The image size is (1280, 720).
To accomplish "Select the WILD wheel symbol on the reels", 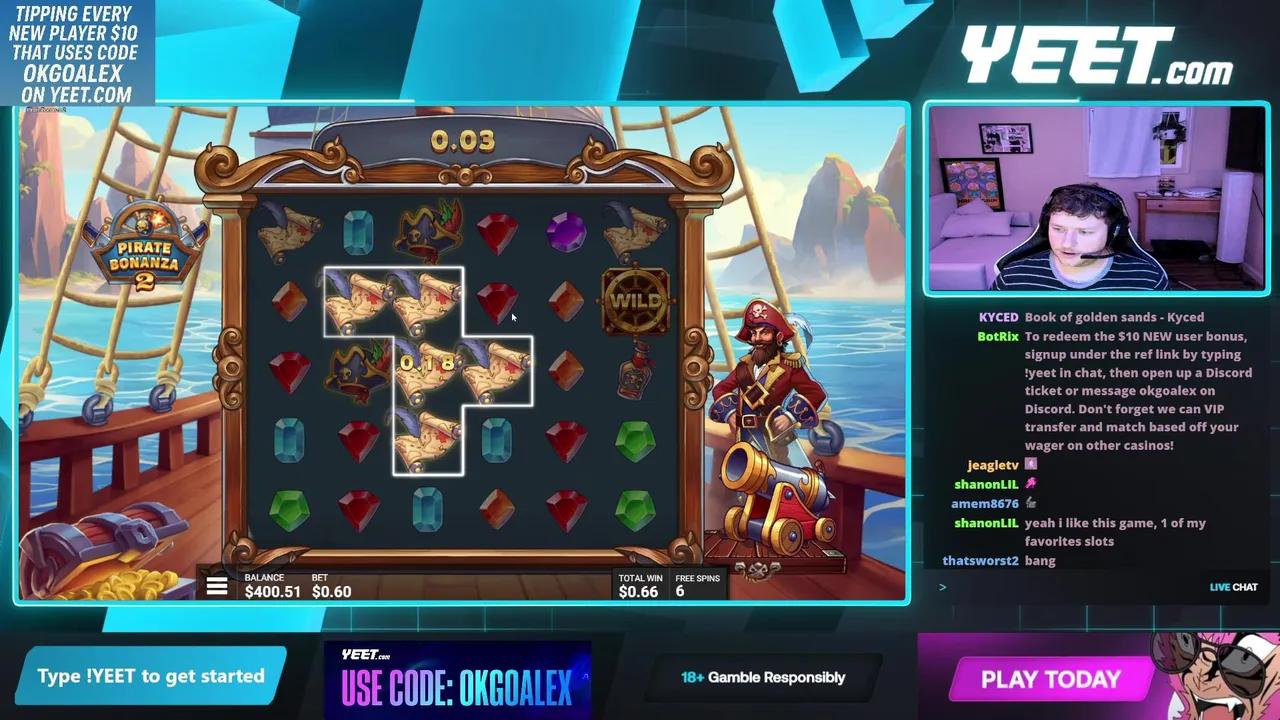I will point(636,300).
